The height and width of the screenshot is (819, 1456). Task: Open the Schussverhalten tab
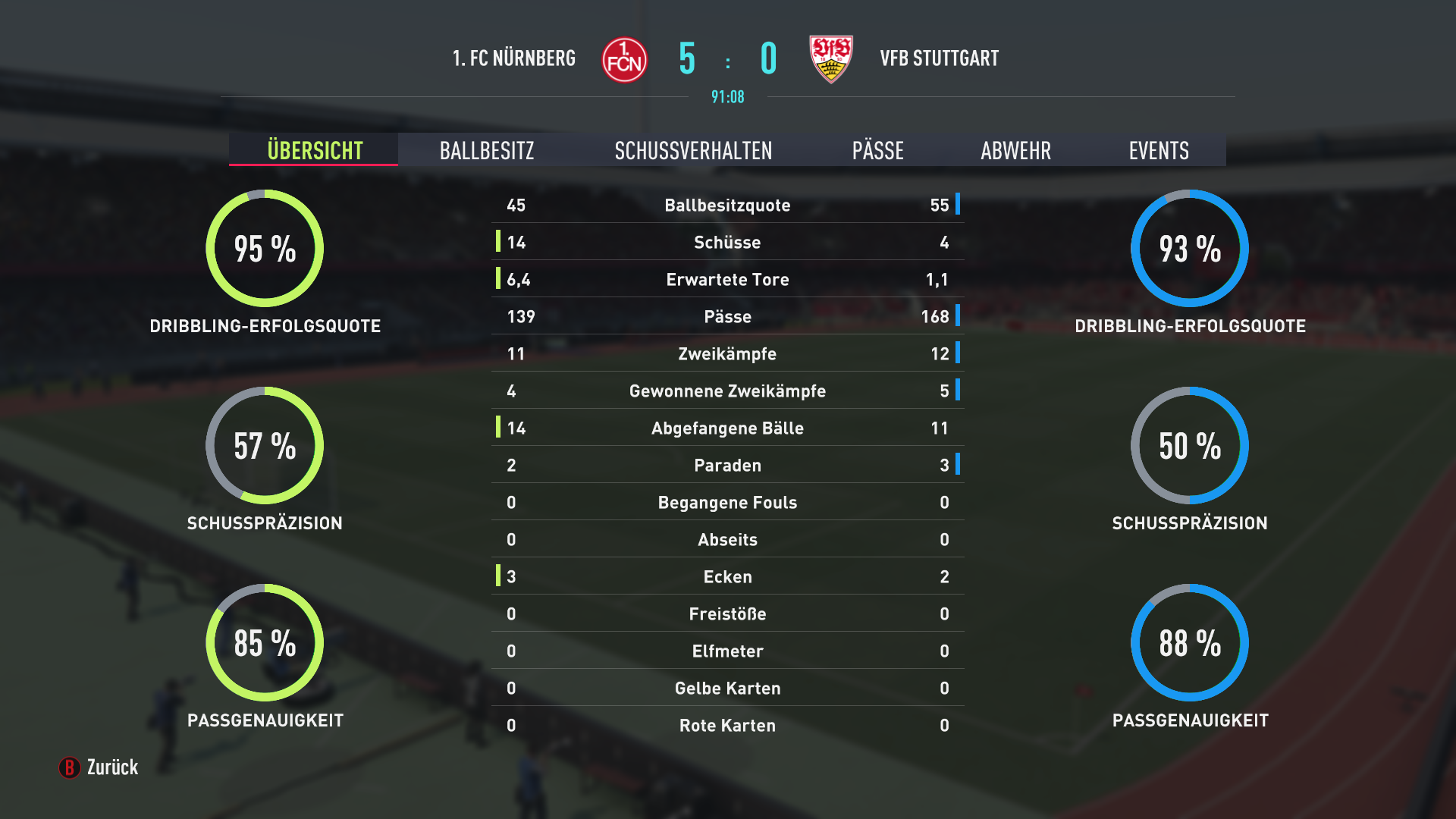point(693,150)
